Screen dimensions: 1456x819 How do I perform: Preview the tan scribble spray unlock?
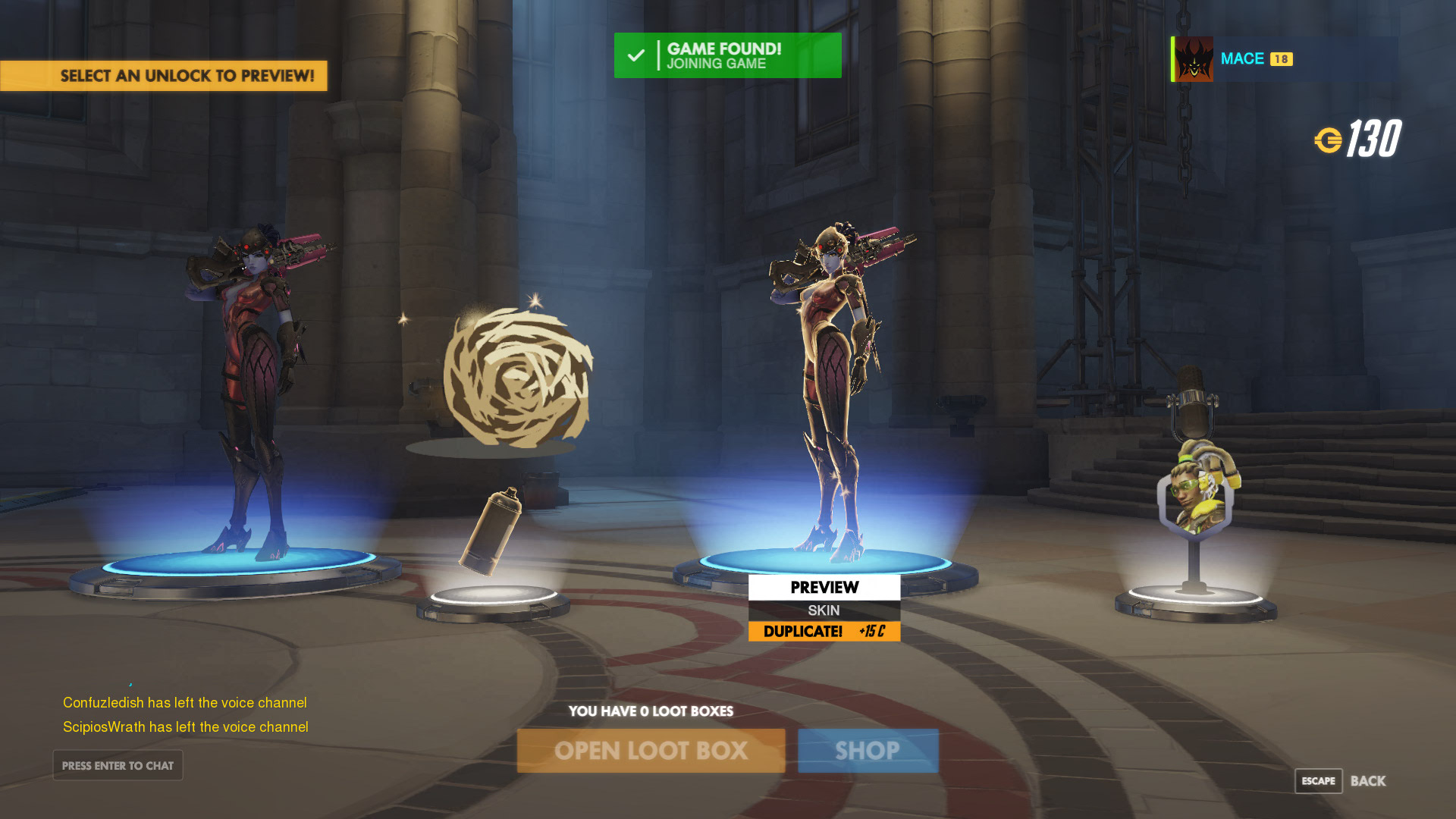pyautogui.click(x=516, y=379)
